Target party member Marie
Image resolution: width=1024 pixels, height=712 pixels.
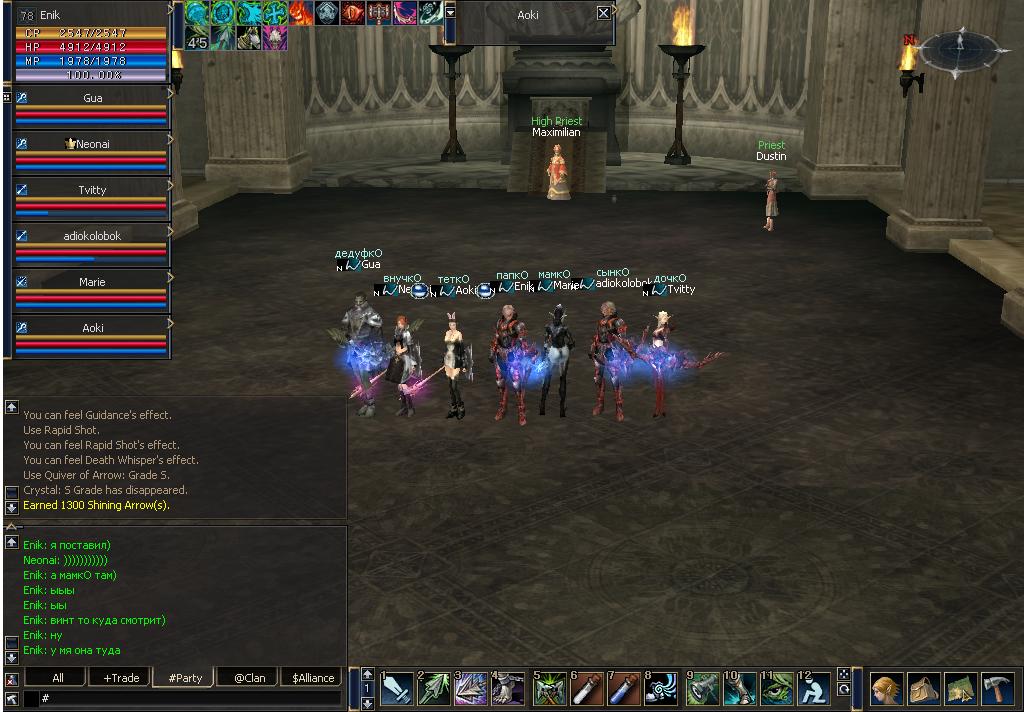coord(92,282)
